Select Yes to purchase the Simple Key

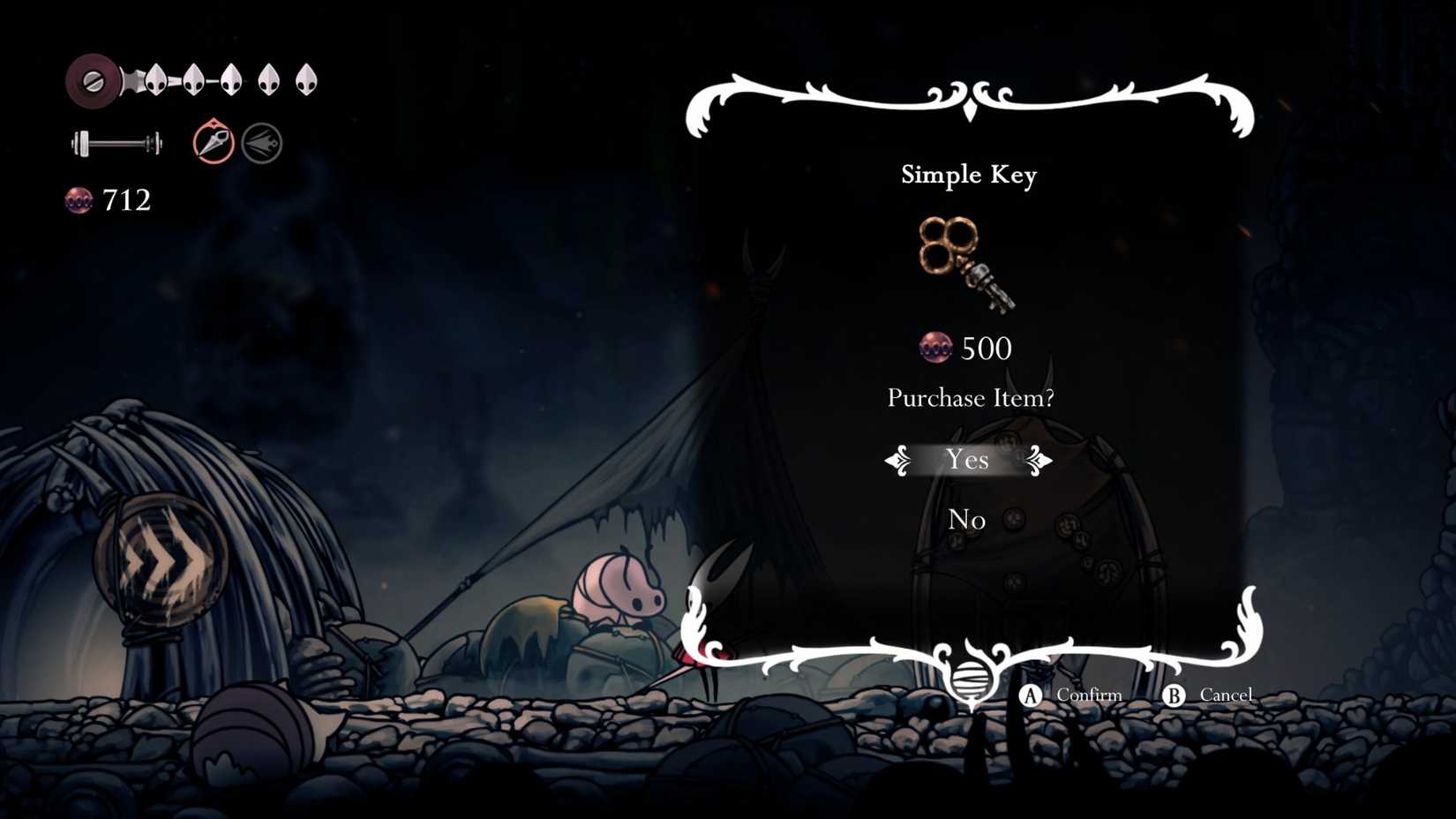[969, 460]
